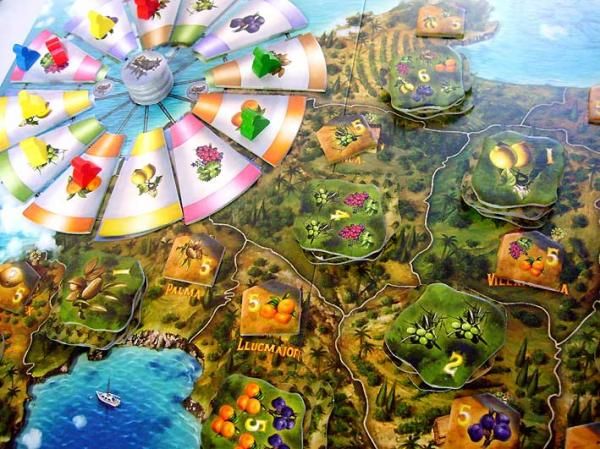Pick the three-oranges tile near Llucmajor
This screenshot has width=600, height=449.
pos(270,307)
